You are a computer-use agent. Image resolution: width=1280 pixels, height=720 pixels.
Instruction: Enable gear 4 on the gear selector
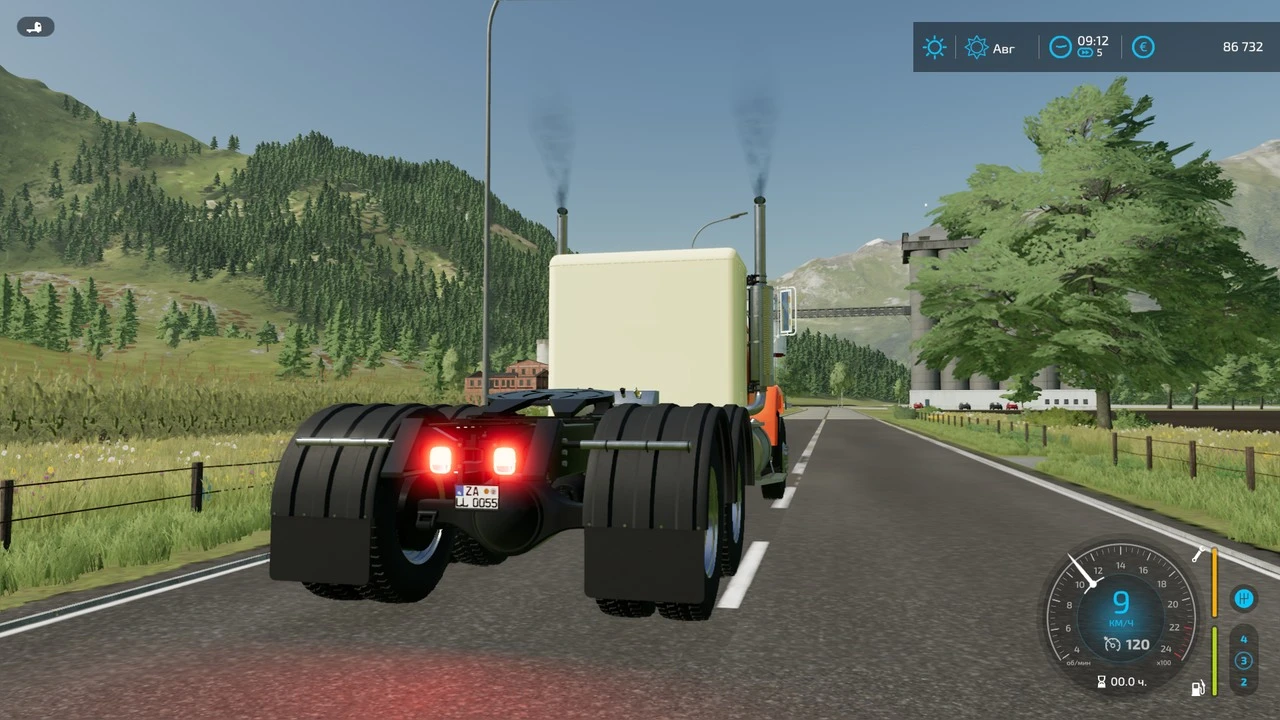(x=1243, y=638)
